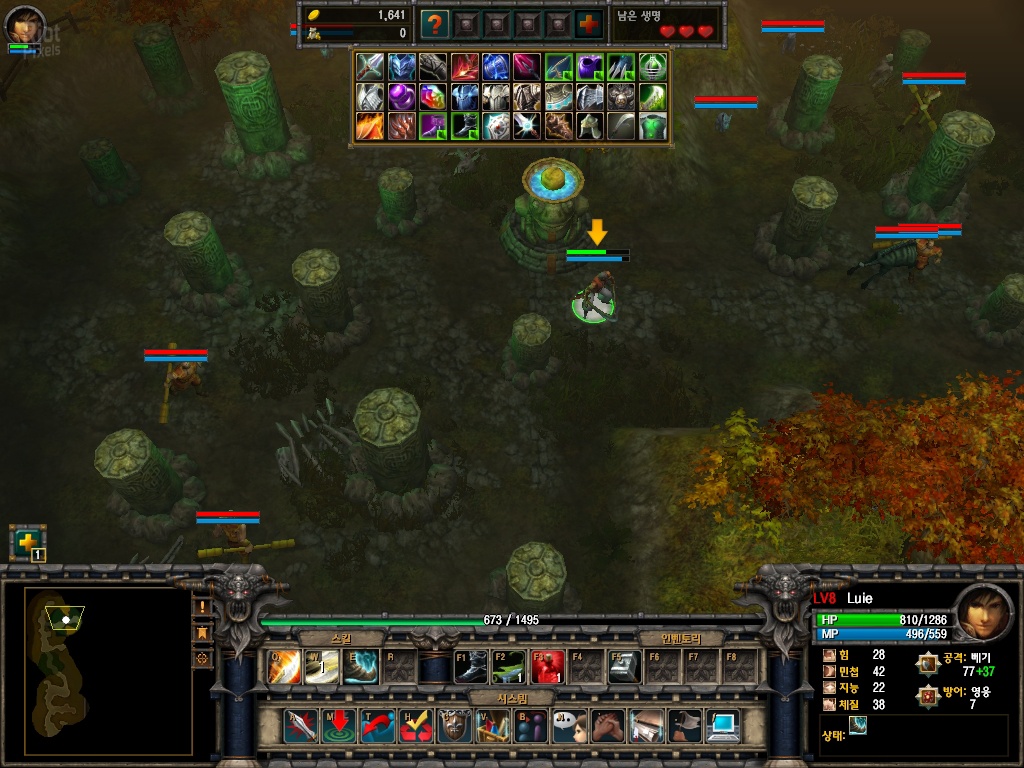Use the W white streak skill
Image resolution: width=1024 pixels, height=768 pixels.
point(322,666)
